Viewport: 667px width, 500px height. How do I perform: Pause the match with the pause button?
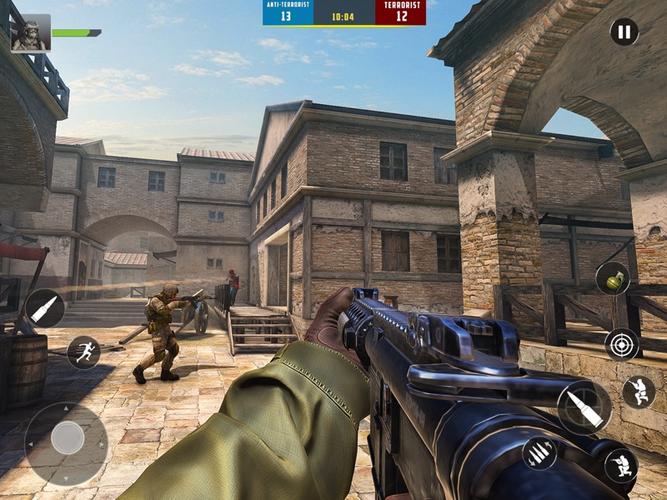(624, 32)
